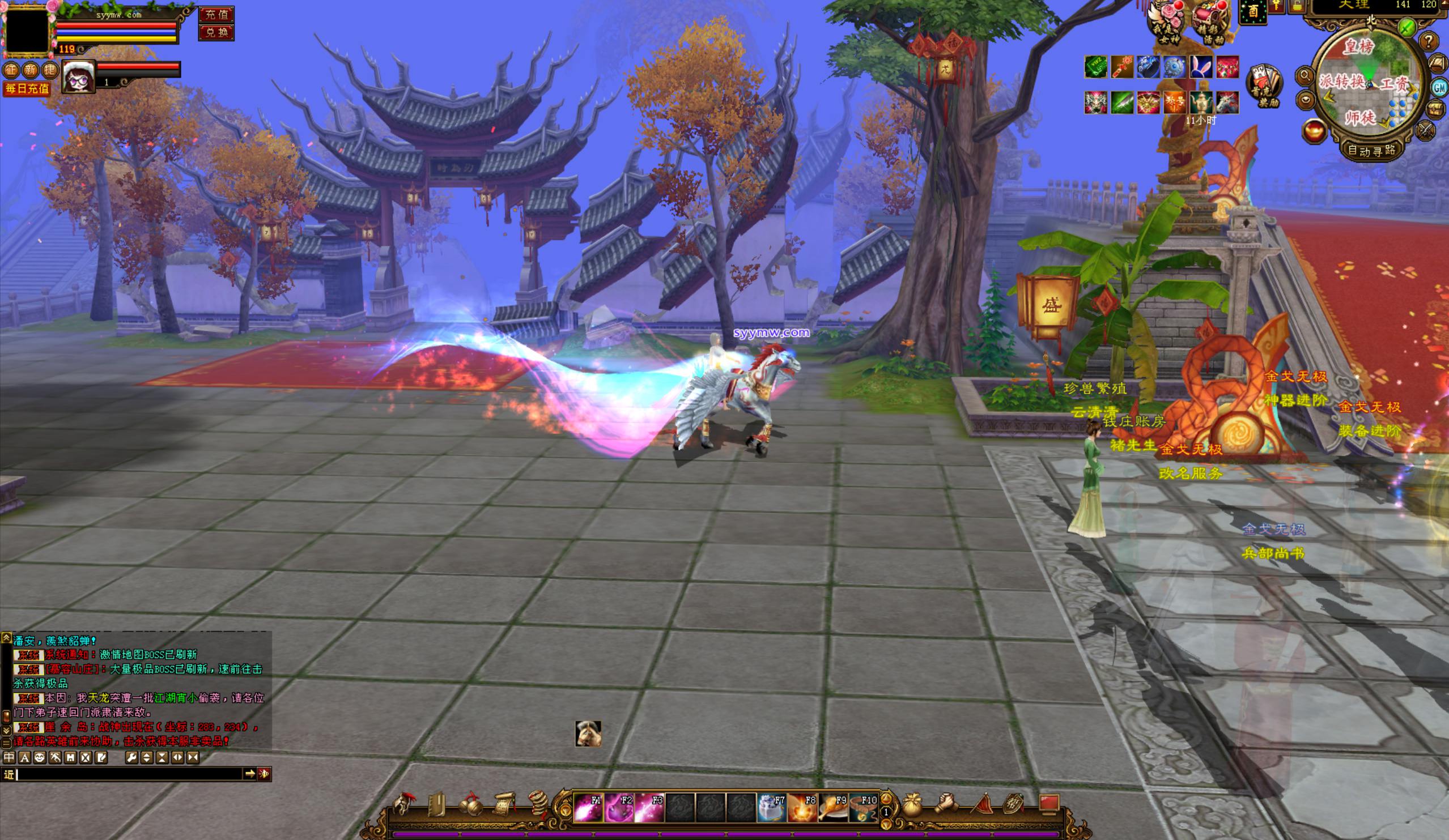Click the magnifying glass button beside the minimap
Screen dimensions: 1449x840
pos(1304,75)
